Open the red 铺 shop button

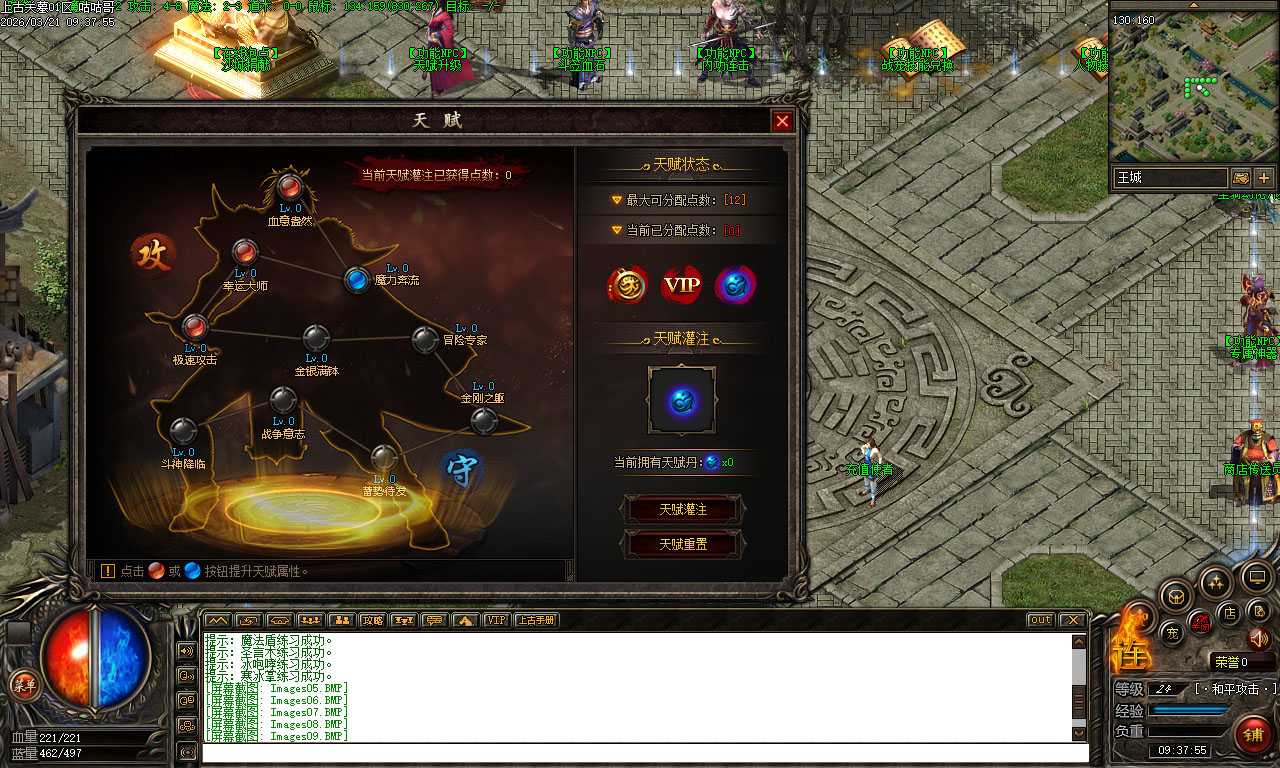click(1252, 735)
